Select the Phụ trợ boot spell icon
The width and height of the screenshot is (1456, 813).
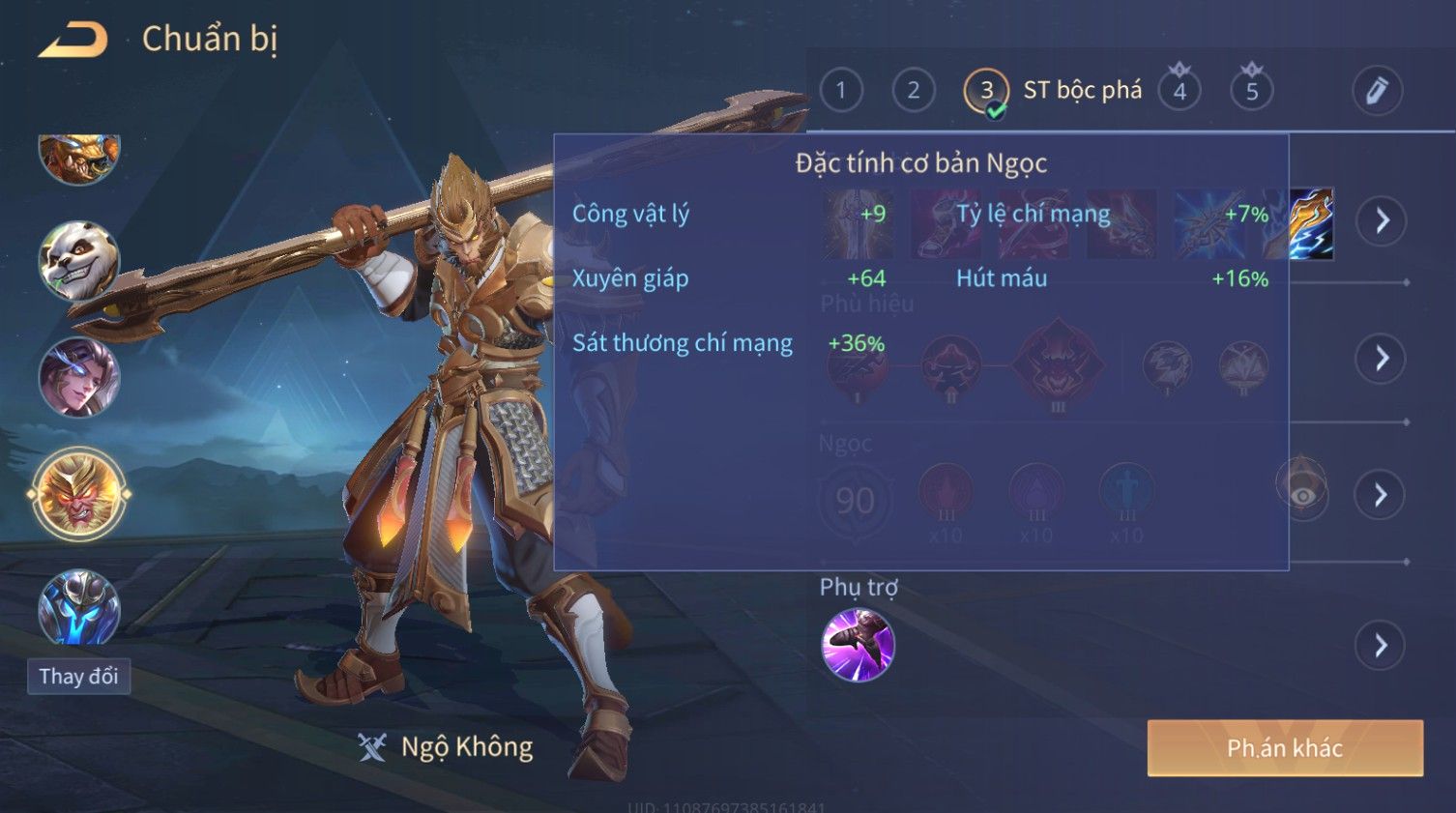[x=858, y=645]
